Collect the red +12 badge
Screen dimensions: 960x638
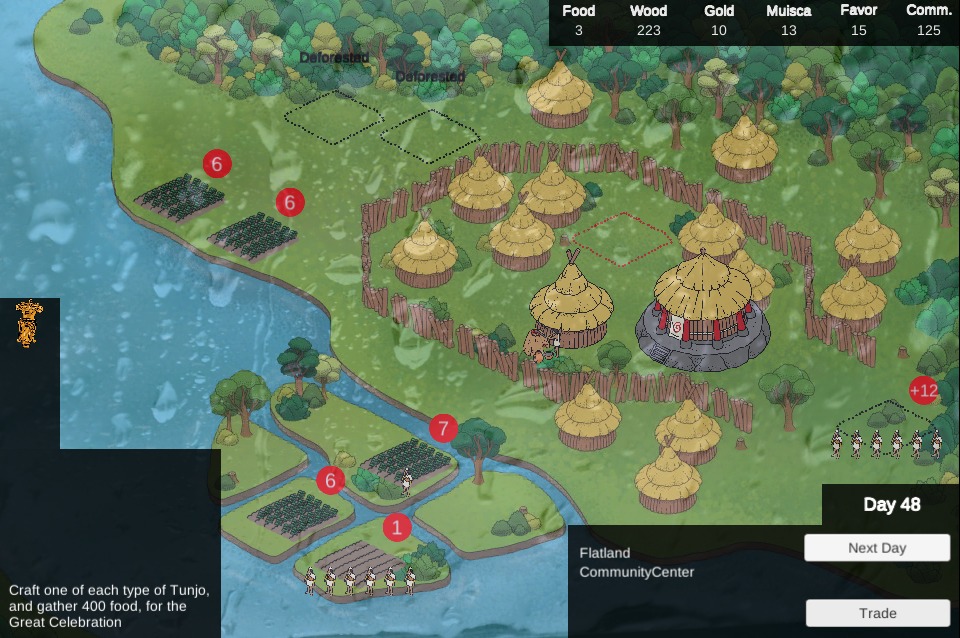(x=923, y=391)
